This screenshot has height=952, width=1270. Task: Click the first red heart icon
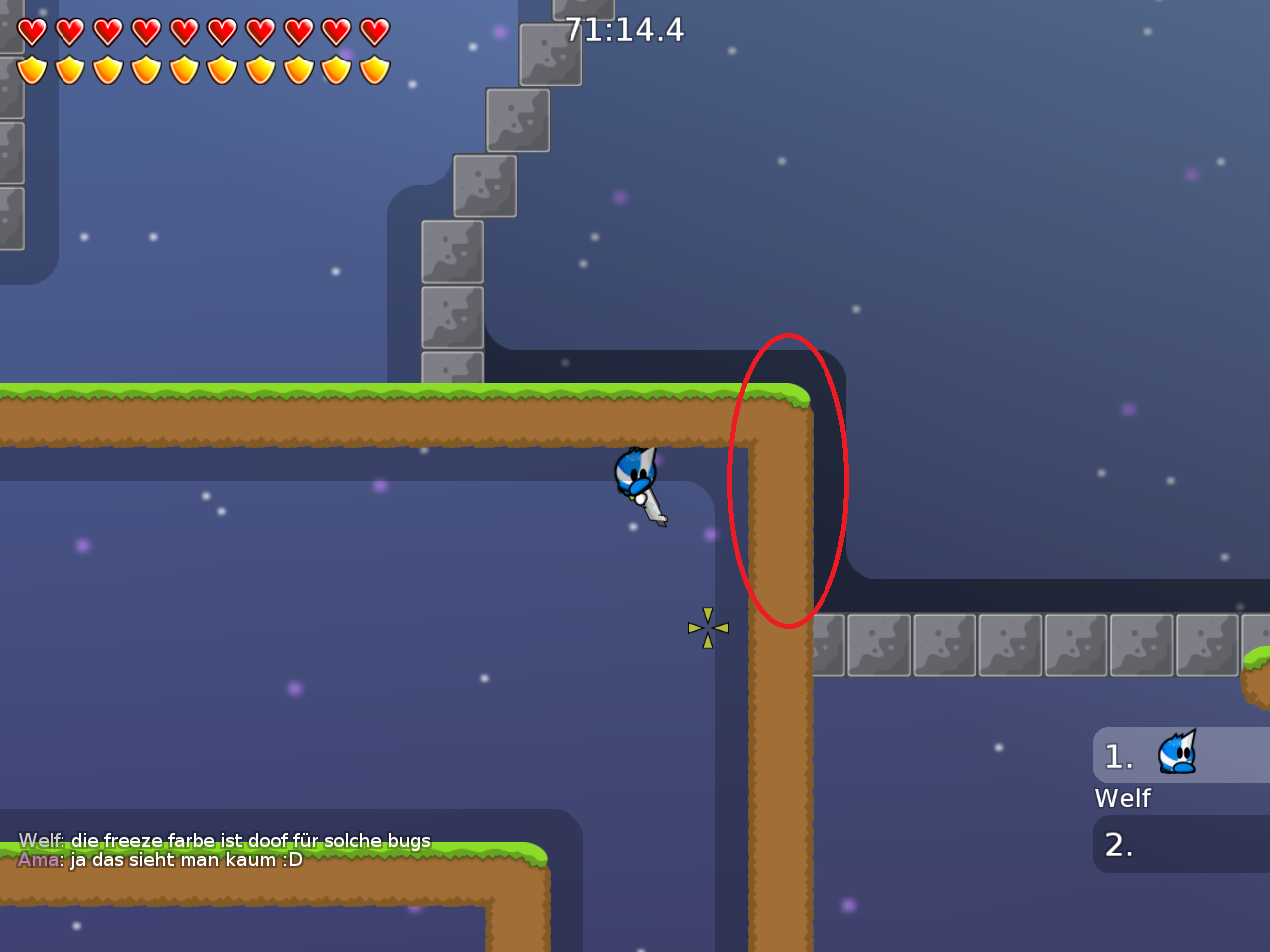tap(33, 30)
